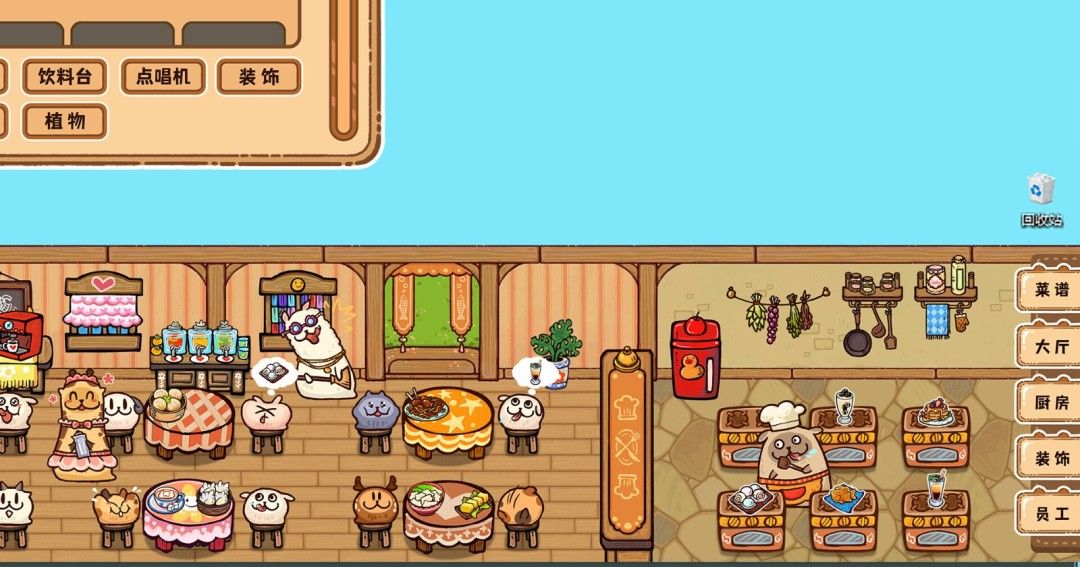This screenshot has height=567, width=1080.
Task: Show the 员工 staff panel
Action: tap(1051, 515)
